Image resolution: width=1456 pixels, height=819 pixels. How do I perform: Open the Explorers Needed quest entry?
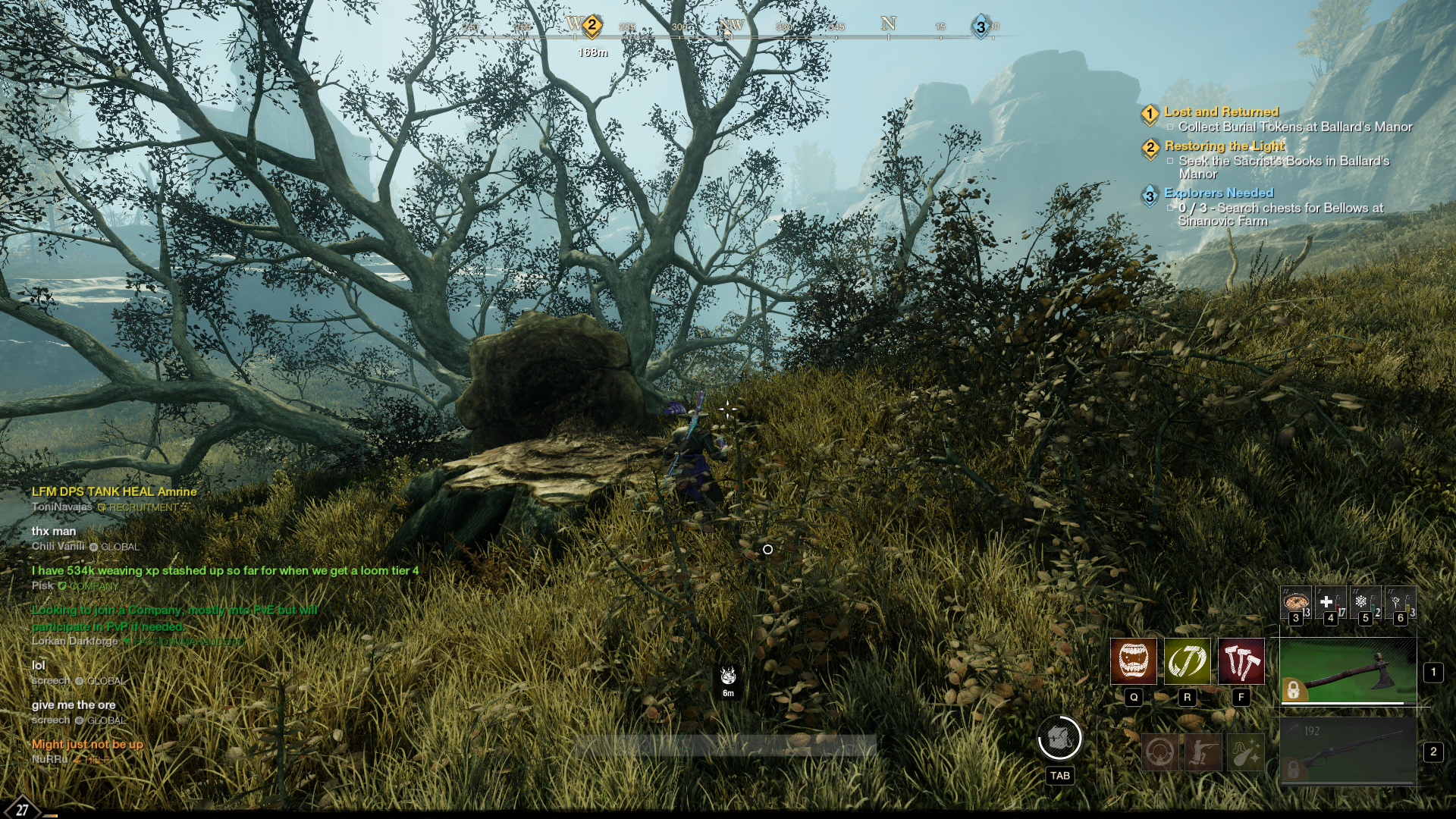(1218, 193)
